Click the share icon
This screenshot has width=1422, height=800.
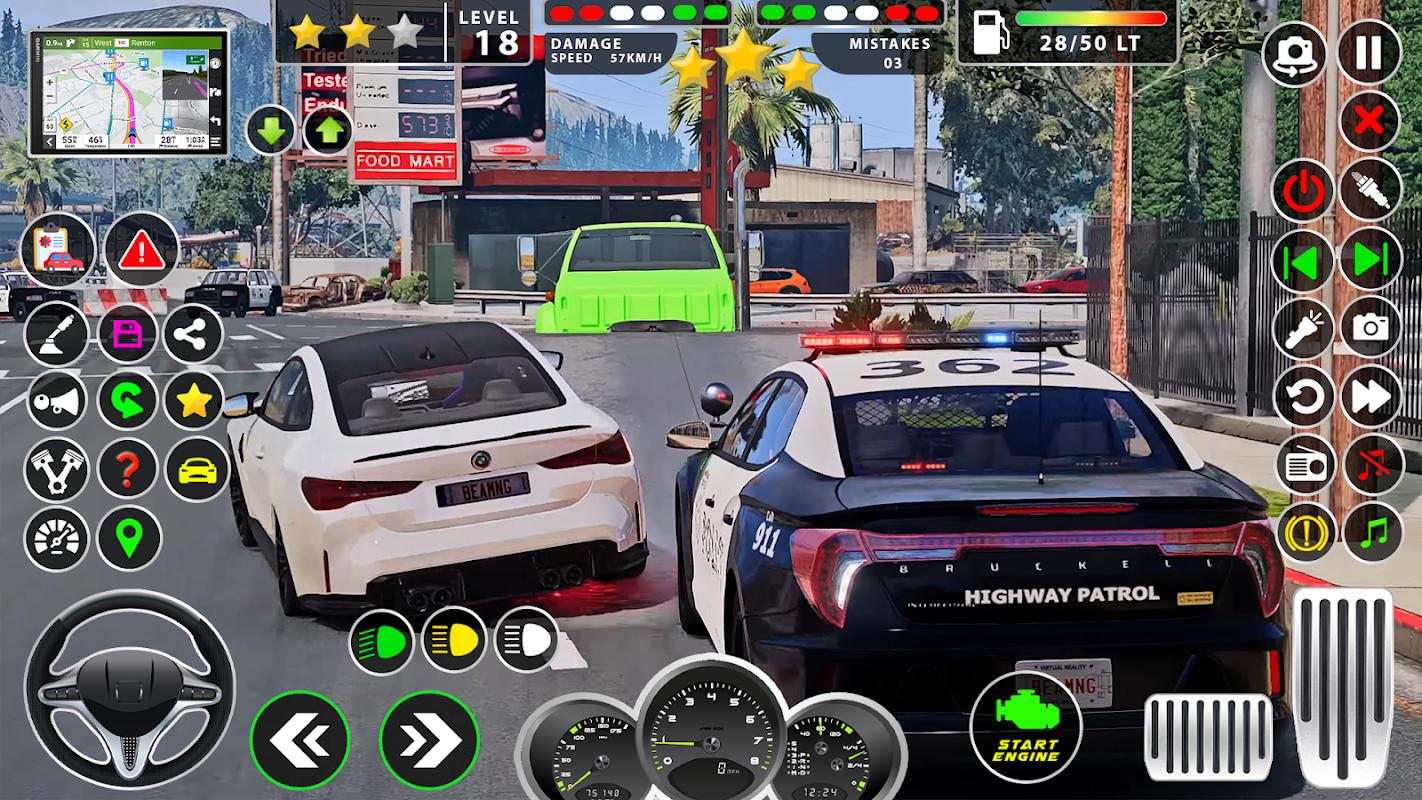[x=193, y=335]
